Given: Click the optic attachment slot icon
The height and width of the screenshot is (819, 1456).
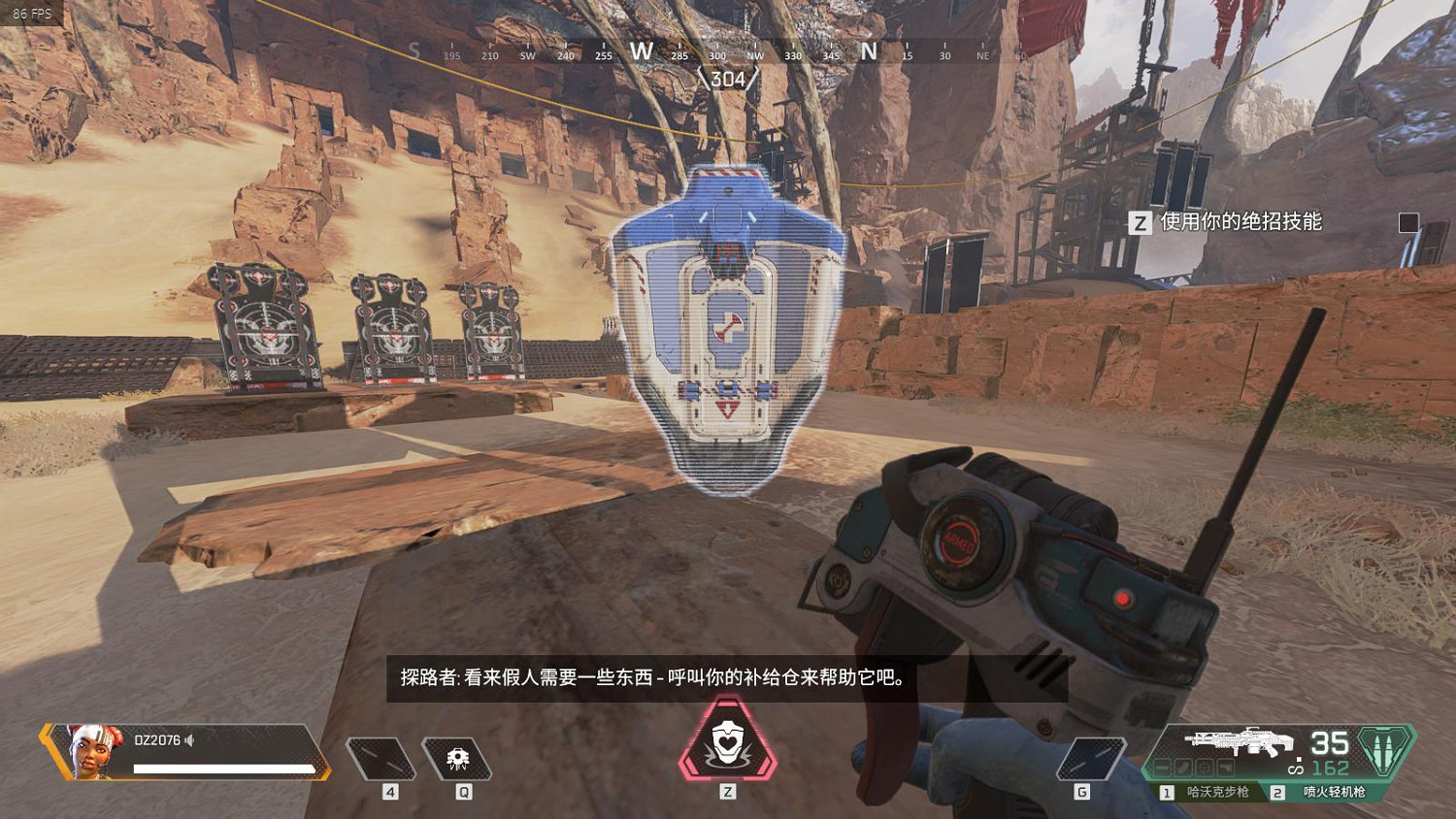Looking at the screenshot, I should [1203, 767].
